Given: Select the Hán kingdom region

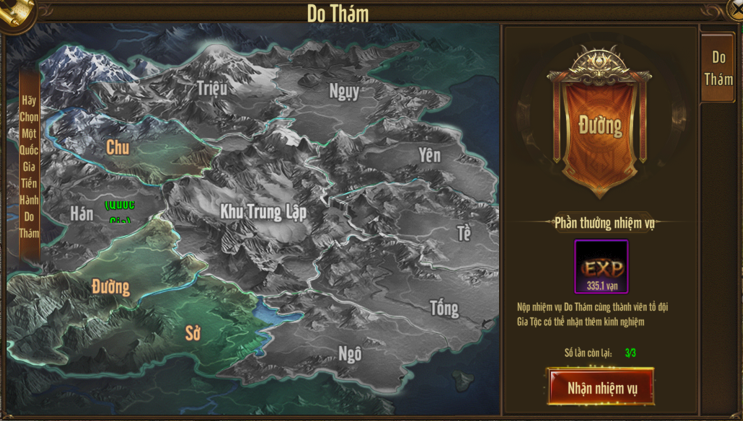Looking at the screenshot, I should pos(82,213).
